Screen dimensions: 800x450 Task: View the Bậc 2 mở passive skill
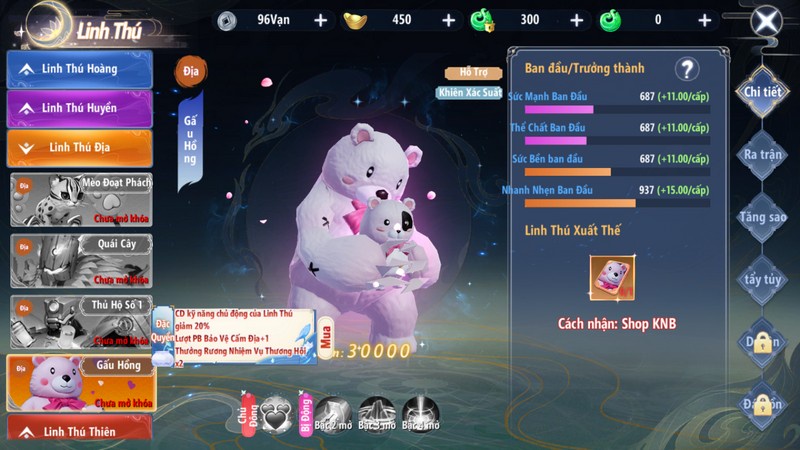(332, 411)
